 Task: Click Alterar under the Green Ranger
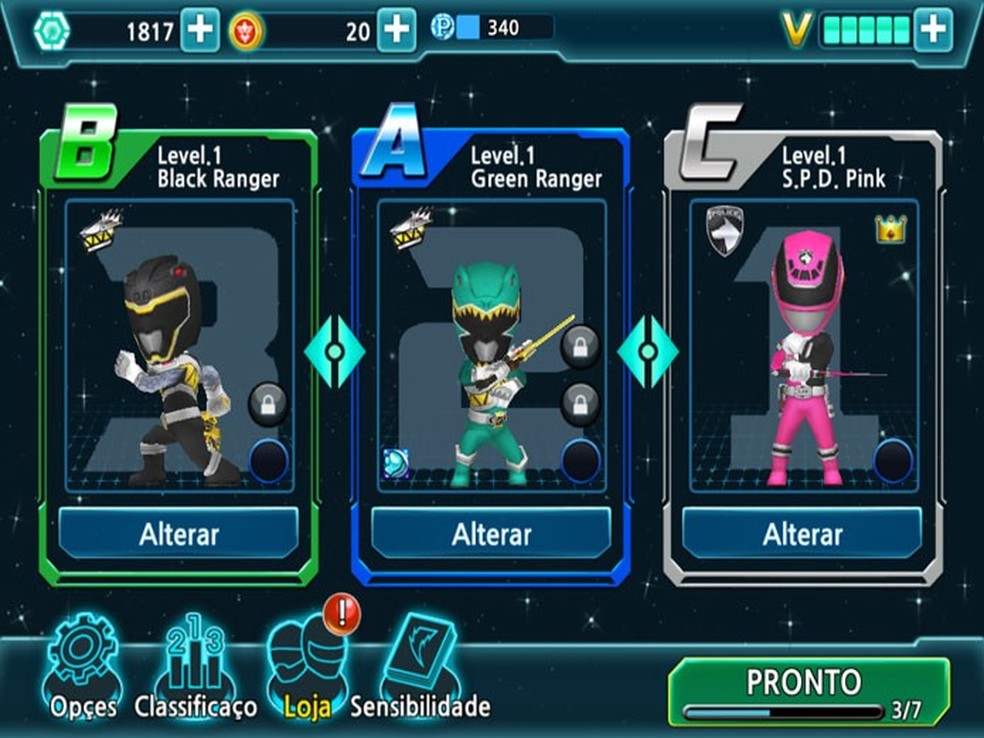[x=491, y=534]
